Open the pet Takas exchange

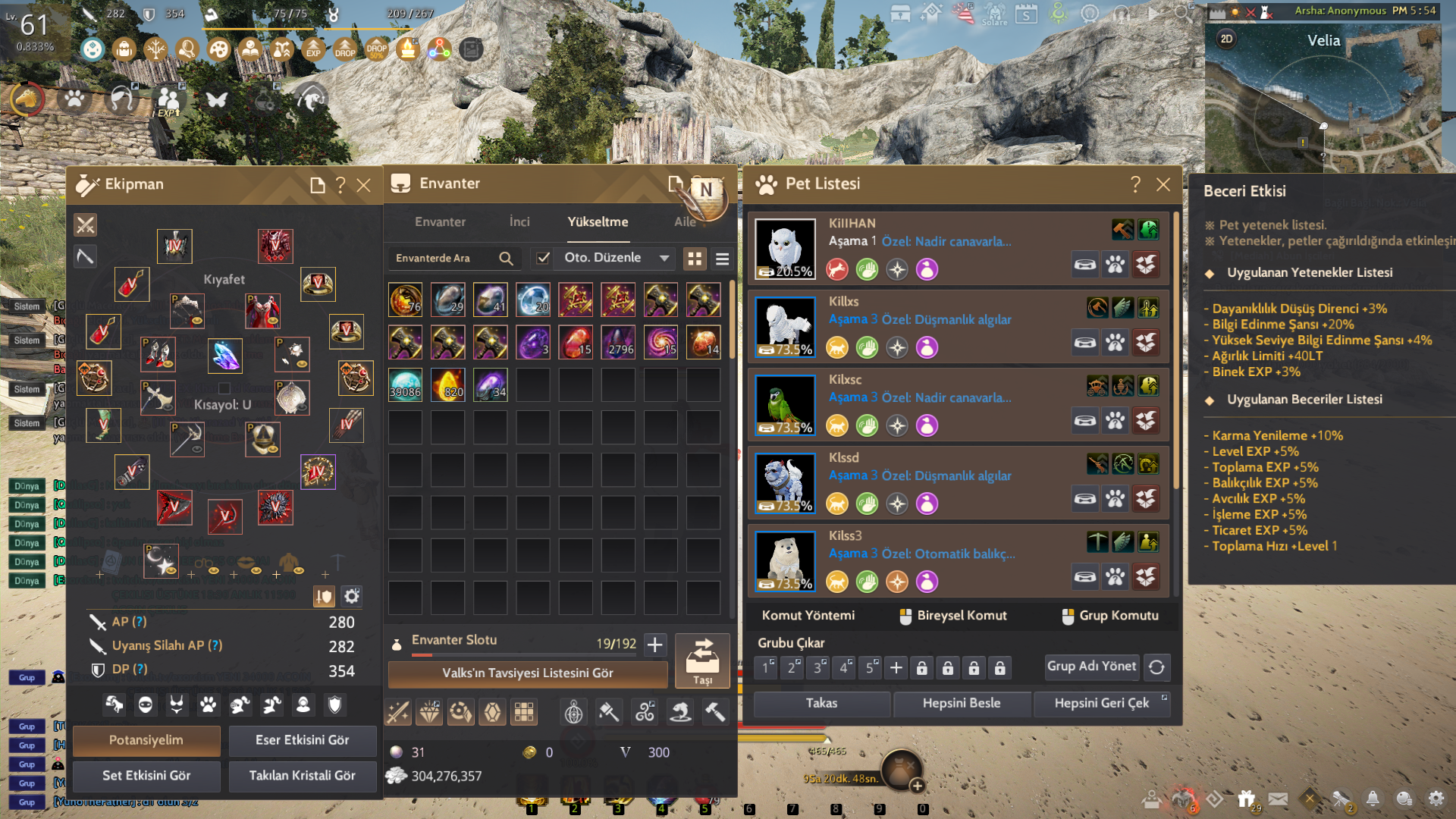coord(822,704)
